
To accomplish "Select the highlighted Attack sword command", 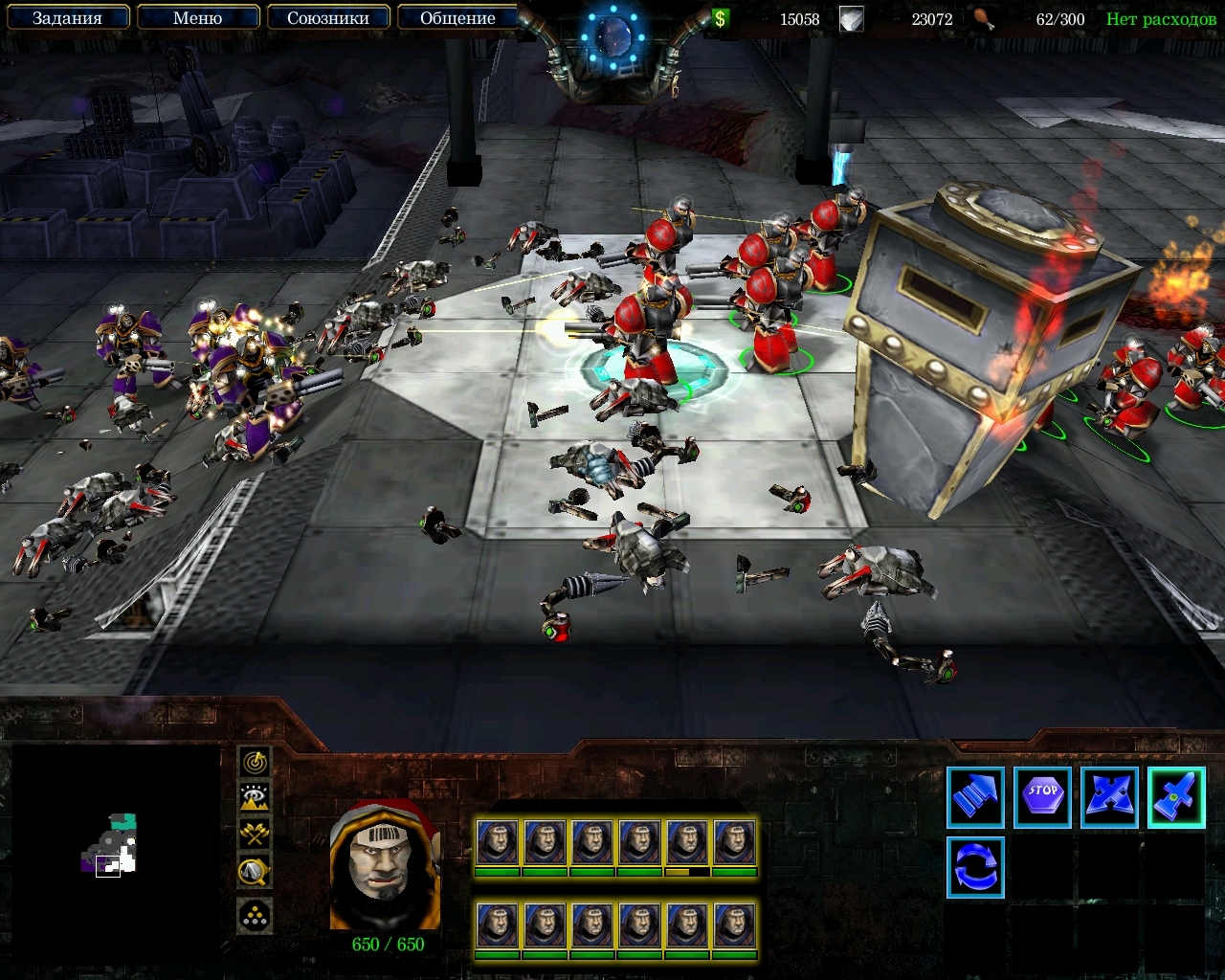I will pyautogui.click(x=1176, y=797).
